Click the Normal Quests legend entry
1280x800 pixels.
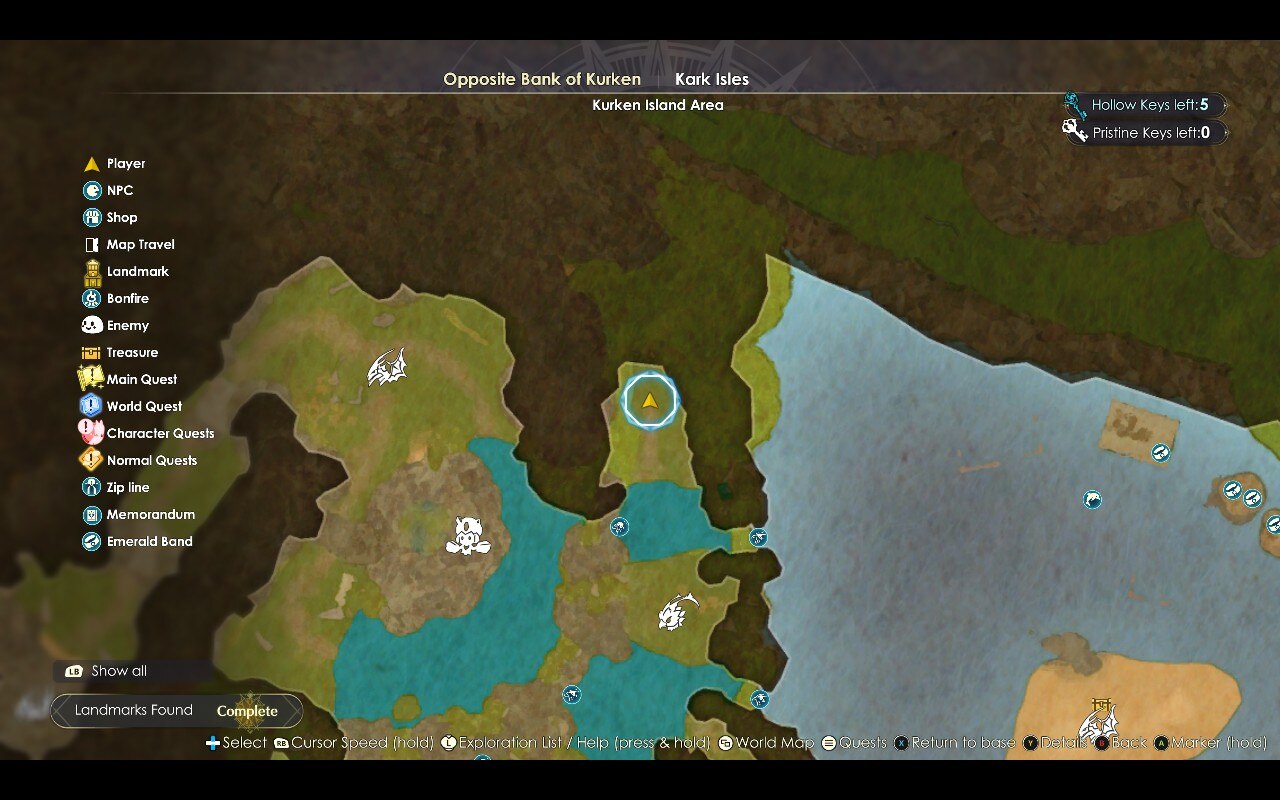coord(151,460)
